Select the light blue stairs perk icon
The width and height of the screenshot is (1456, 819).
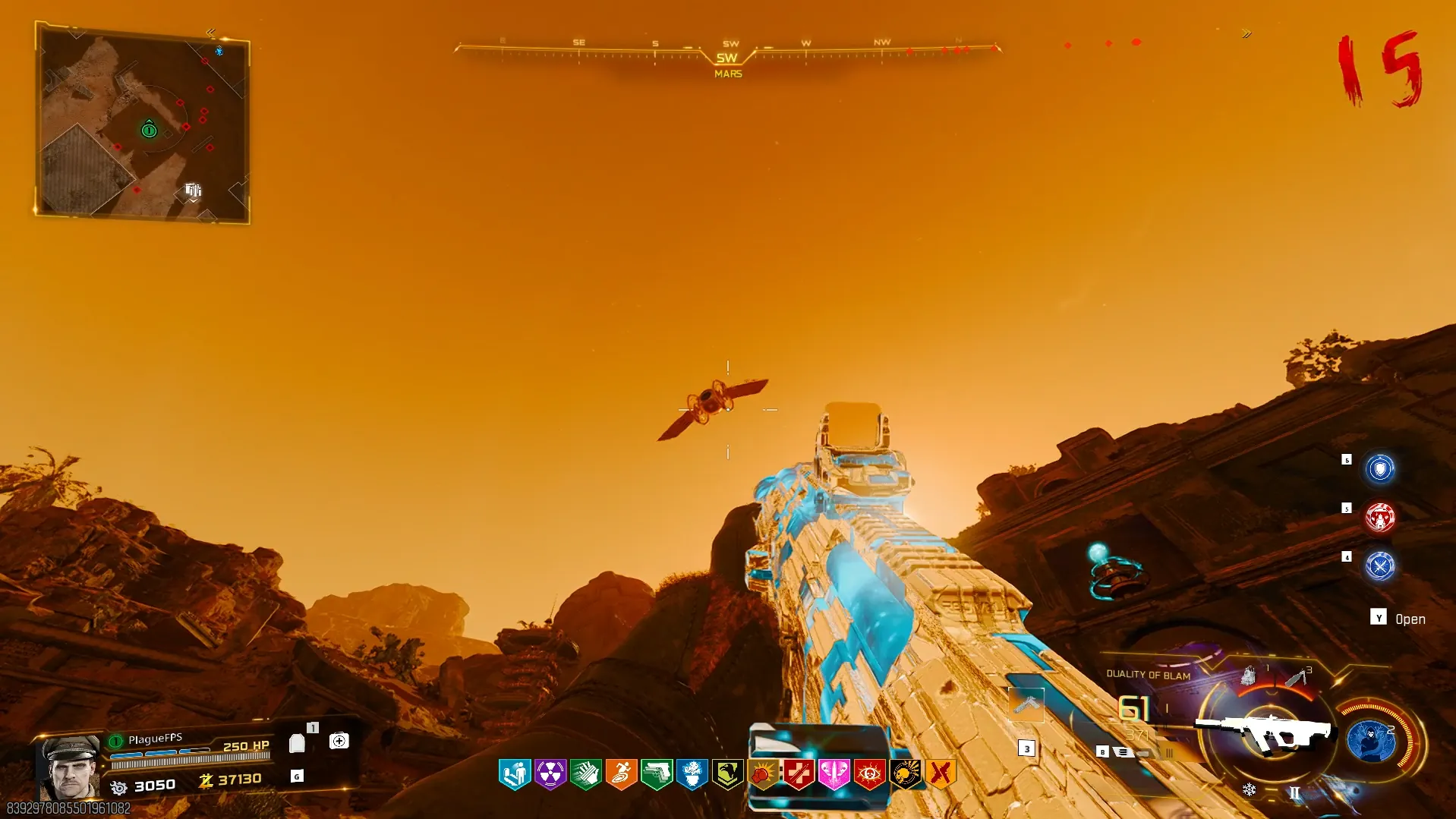click(514, 774)
